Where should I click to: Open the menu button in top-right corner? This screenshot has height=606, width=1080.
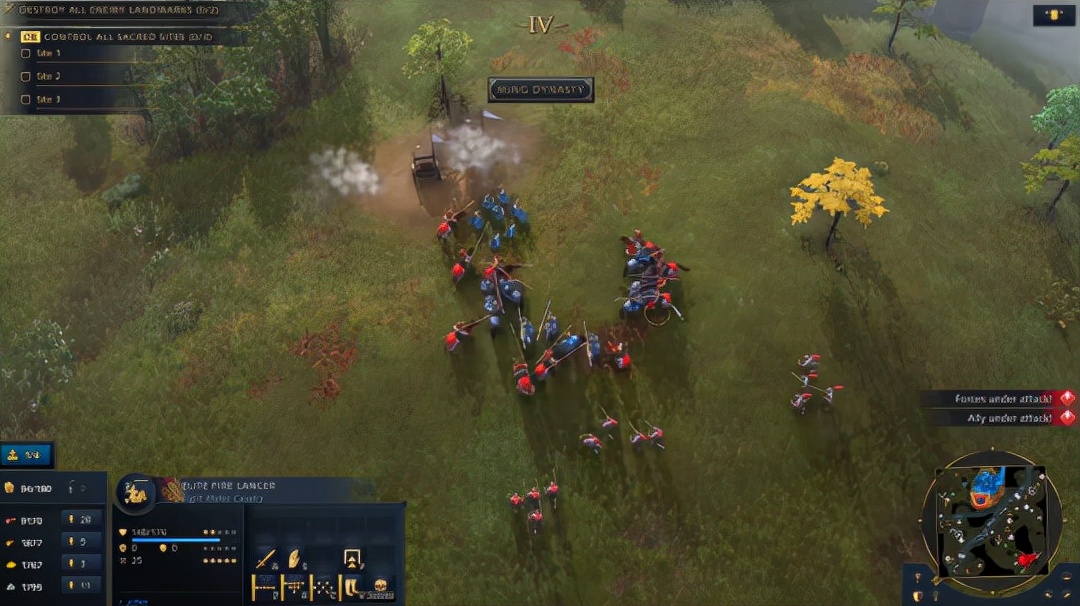click(x=1053, y=15)
